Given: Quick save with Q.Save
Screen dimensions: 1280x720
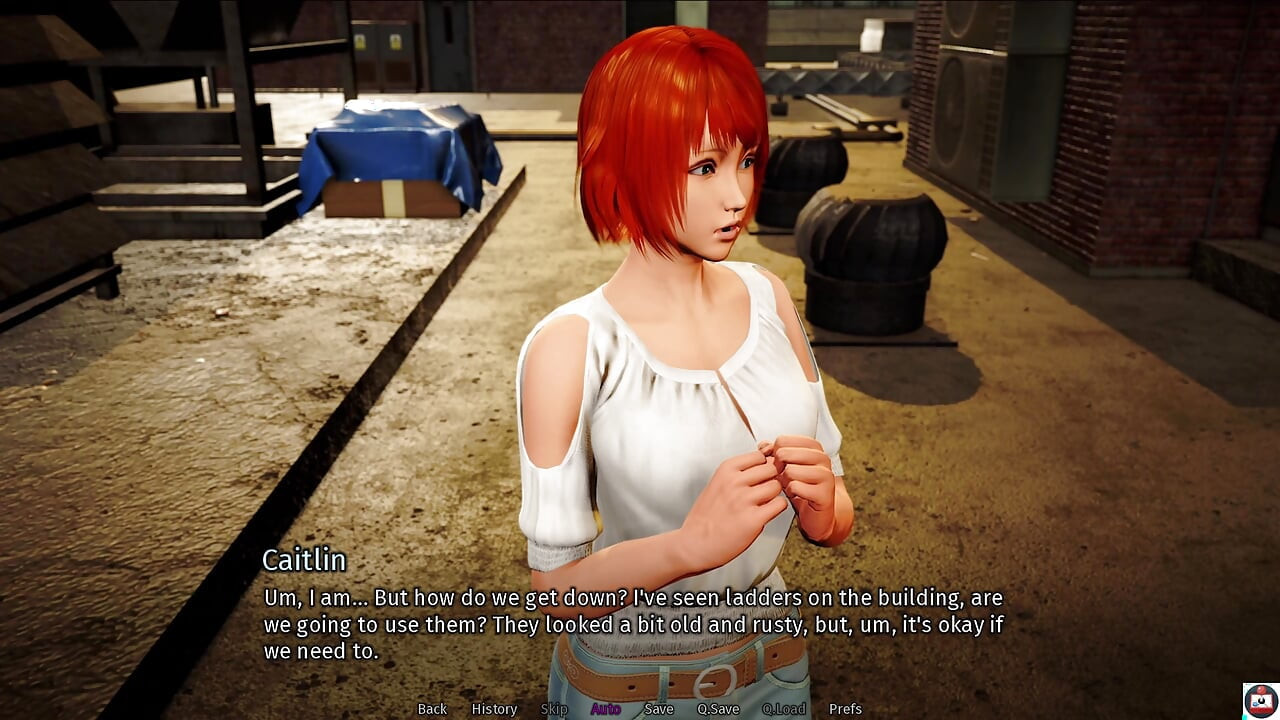Looking at the screenshot, I should (718, 709).
